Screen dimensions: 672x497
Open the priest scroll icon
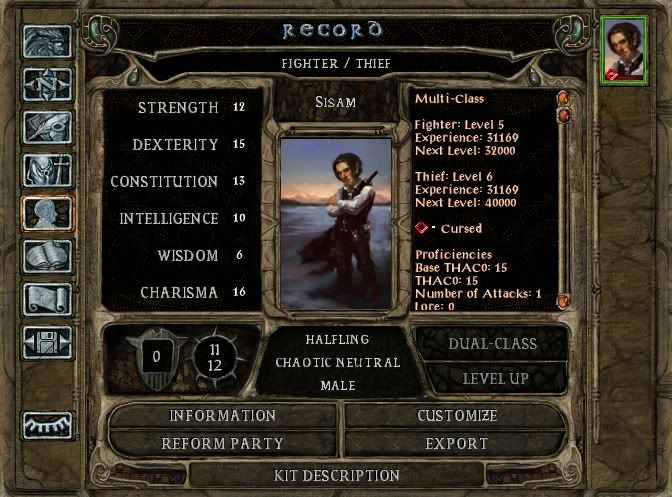pos(47,298)
